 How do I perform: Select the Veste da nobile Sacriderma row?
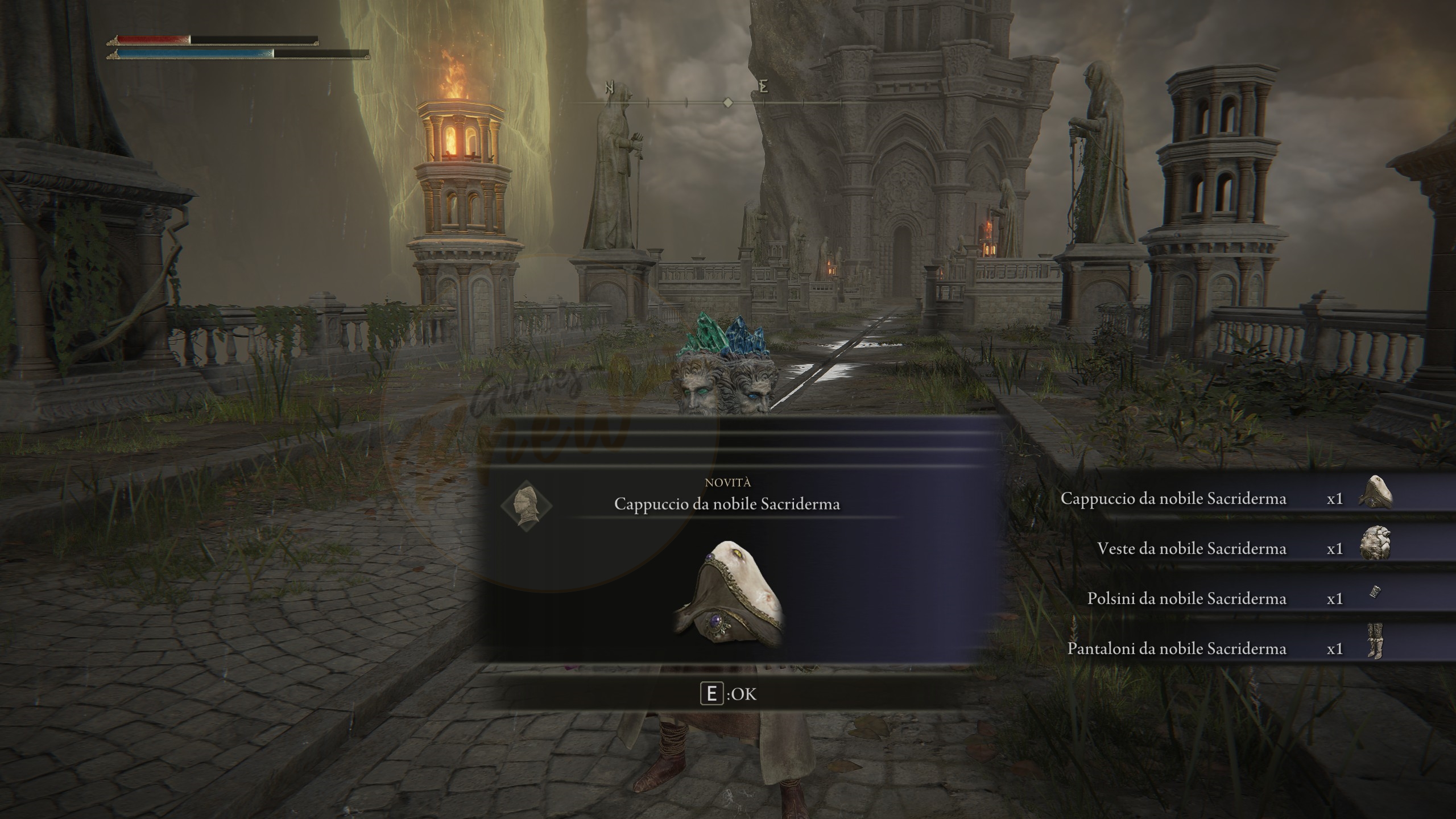tap(1223, 549)
